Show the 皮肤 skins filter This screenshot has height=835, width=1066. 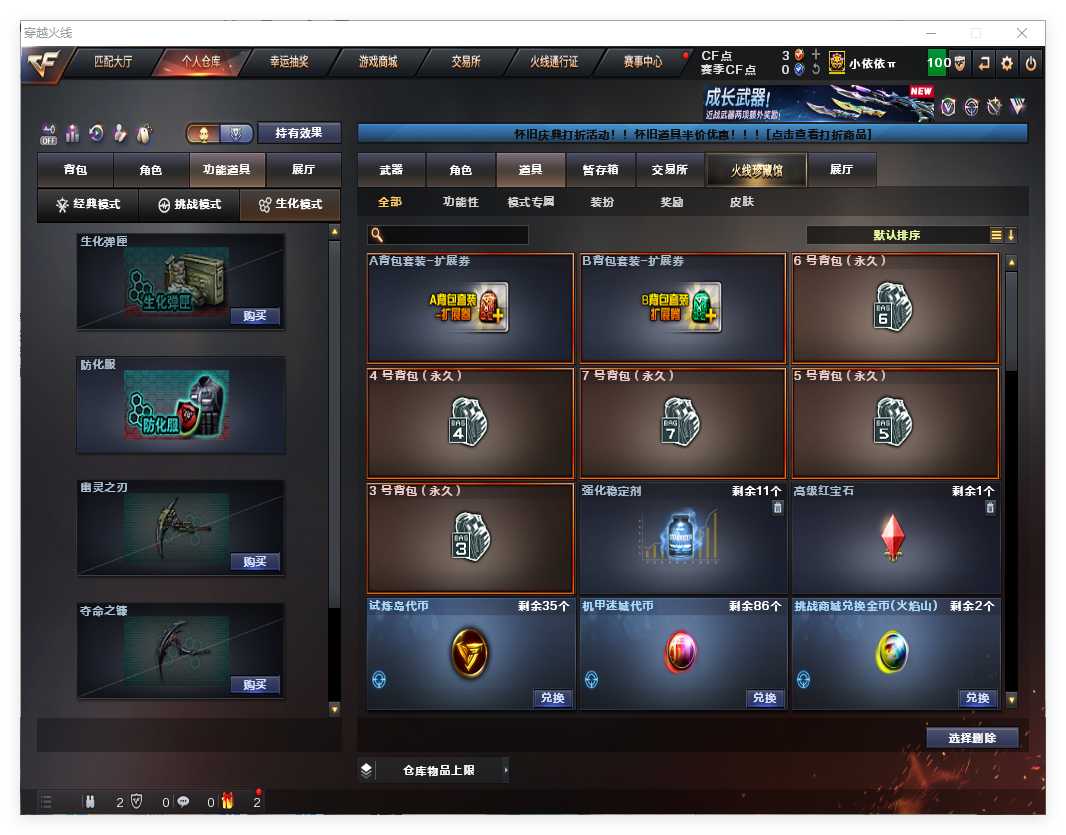tap(741, 202)
